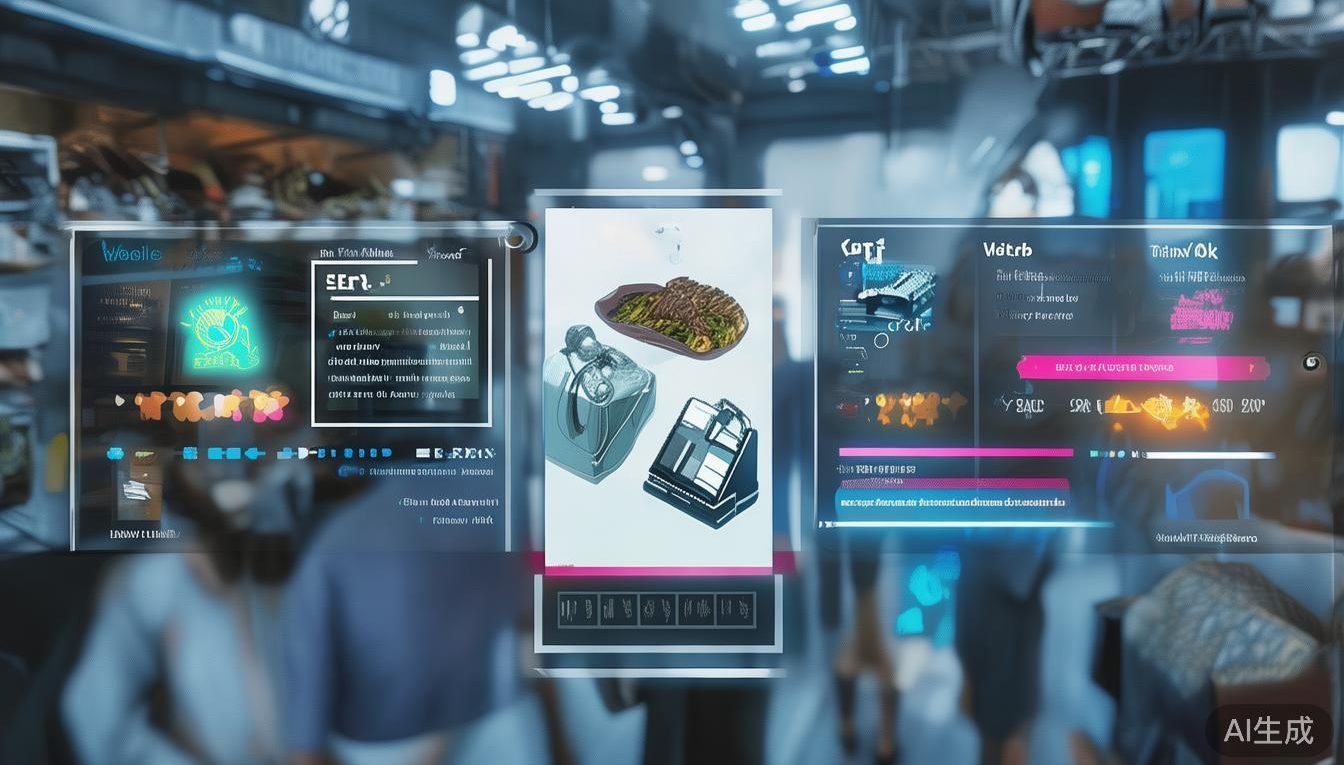This screenshot has width=1344, height=765.
Task: Choose the food plate on the center card
Action: point(670,314)
